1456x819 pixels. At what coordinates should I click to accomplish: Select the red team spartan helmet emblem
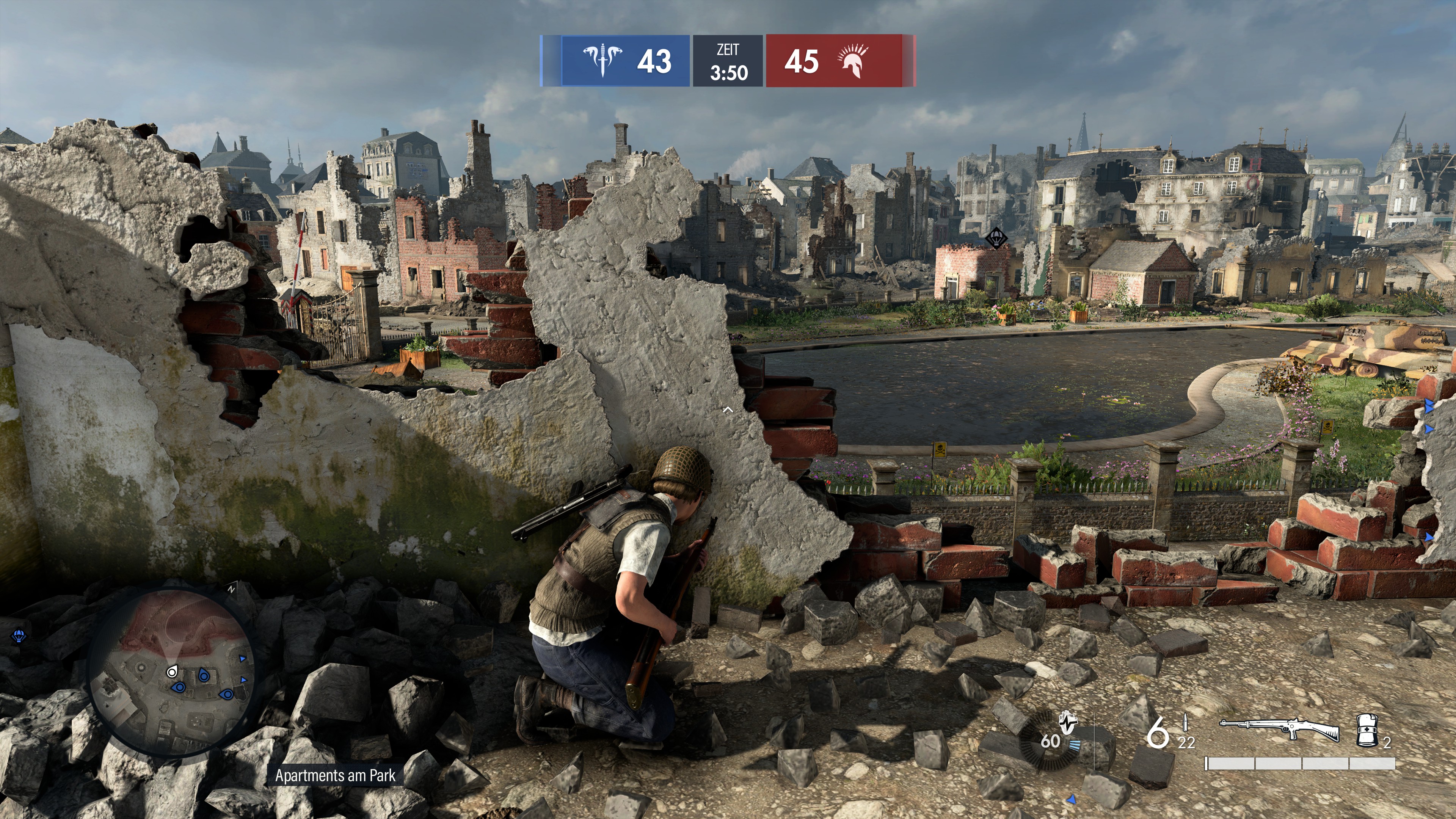(853, 60)
